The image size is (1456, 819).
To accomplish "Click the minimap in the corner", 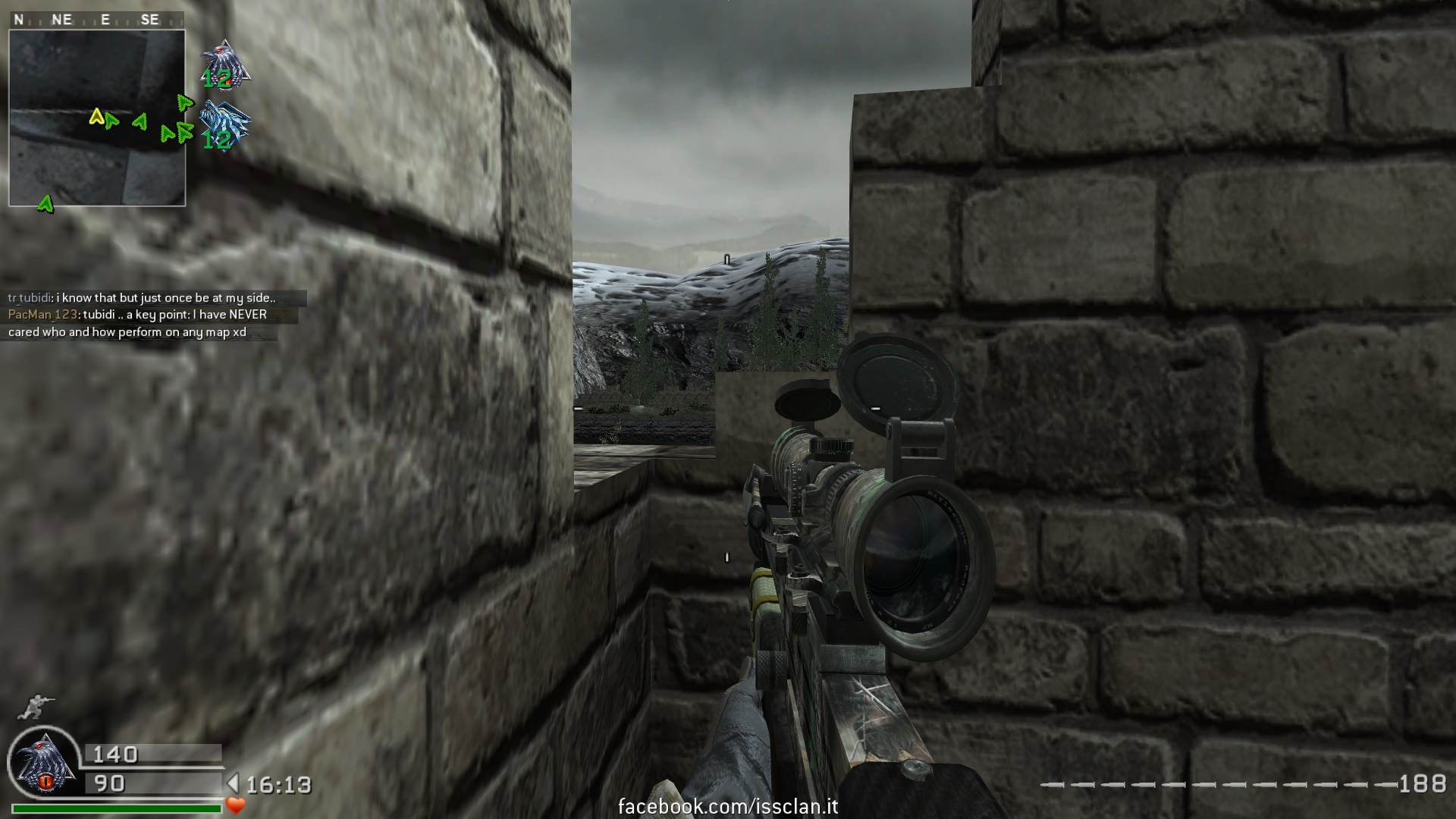I will click(x=97, y=118).
